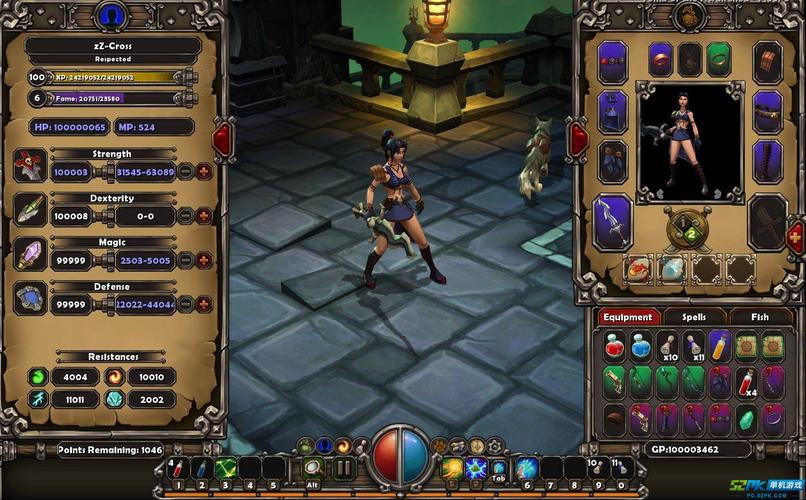
Task: Raise Defense using the plus button
Action: click(x=204, y=304)
